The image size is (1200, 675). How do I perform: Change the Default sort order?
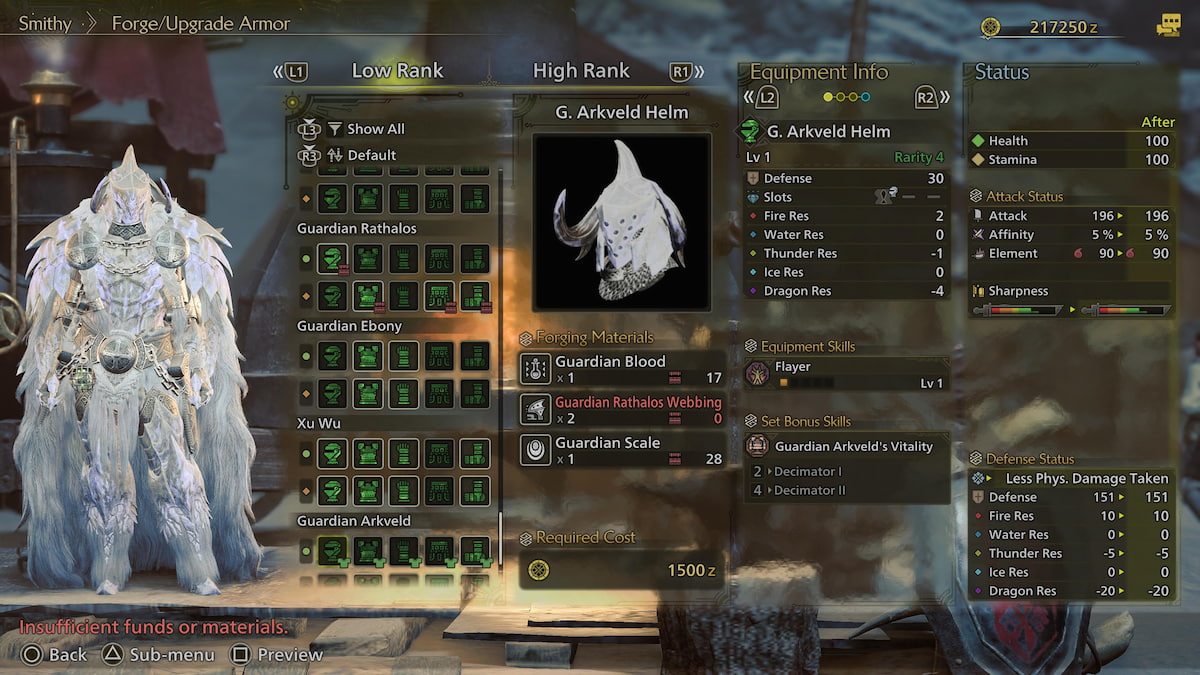(371, 155)
